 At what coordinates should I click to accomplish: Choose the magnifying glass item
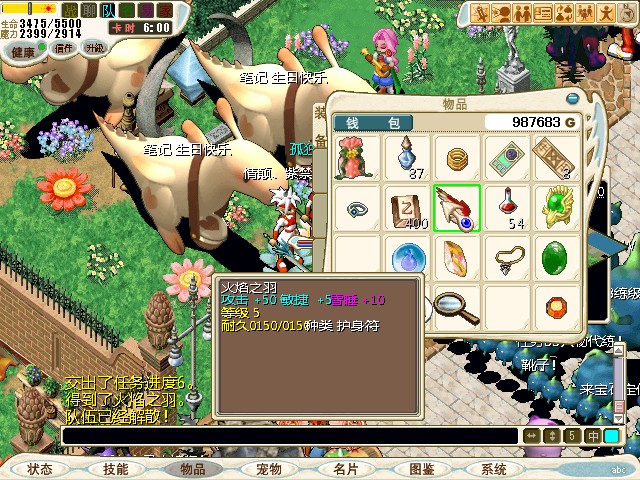point(457,305)
